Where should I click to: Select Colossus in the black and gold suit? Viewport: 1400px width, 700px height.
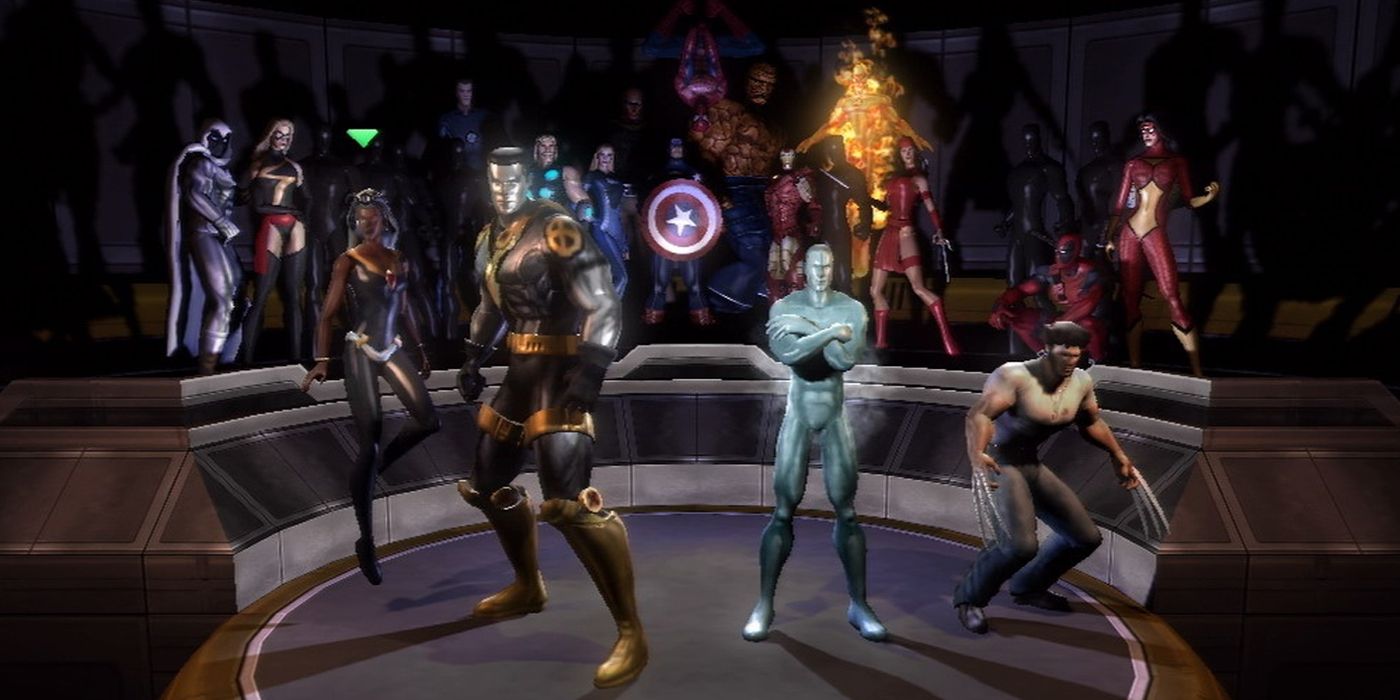[530, 330]
